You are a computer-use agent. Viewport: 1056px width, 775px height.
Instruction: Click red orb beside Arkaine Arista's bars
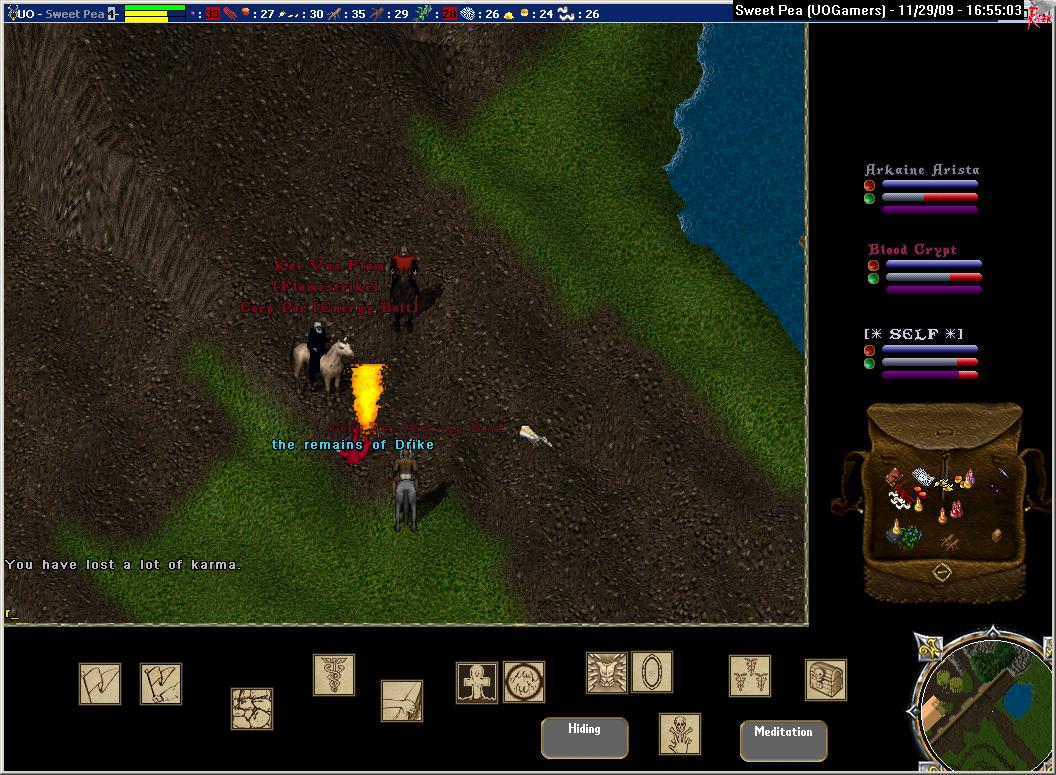(x=870, y=185)
